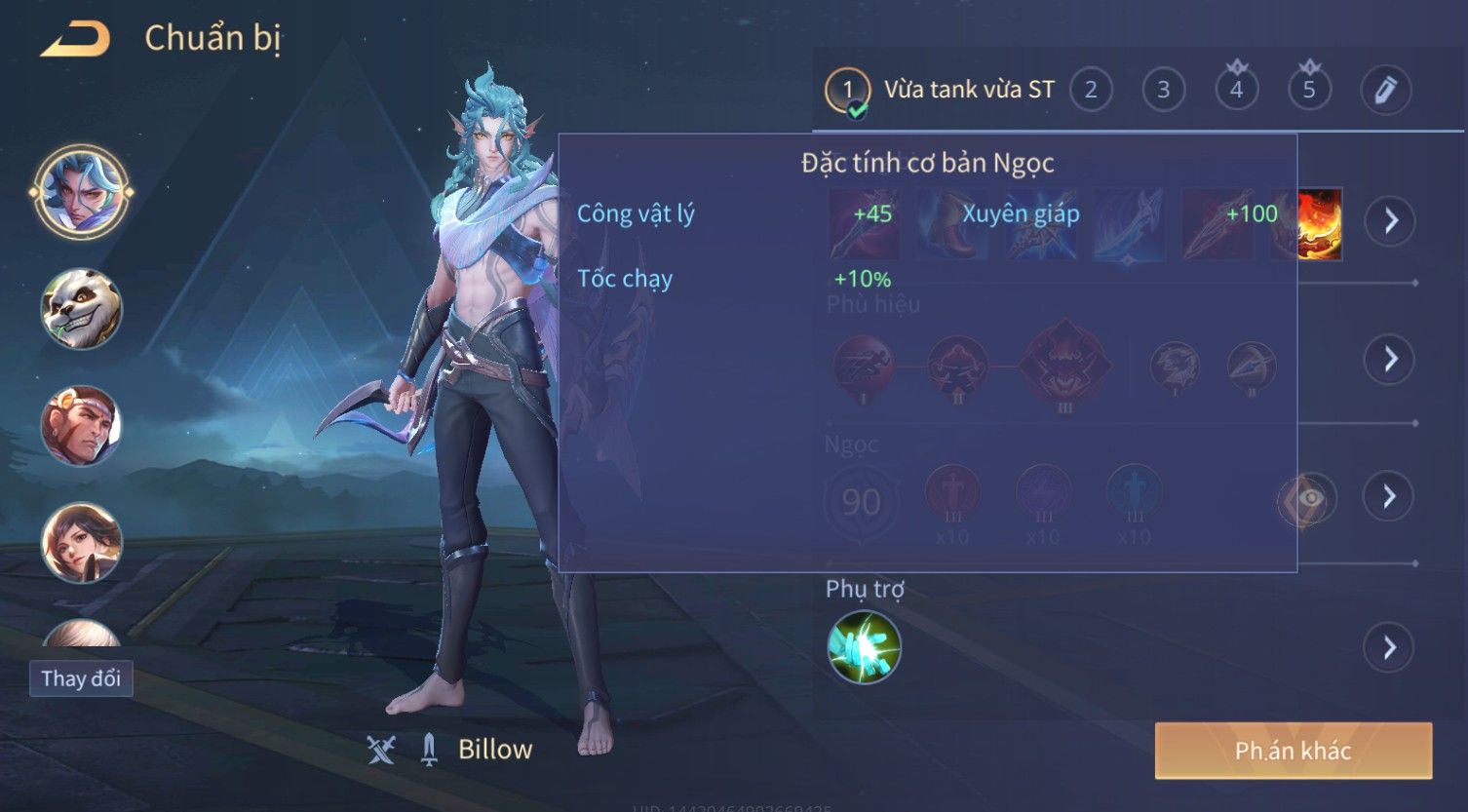Edit preset name with pencil icon

point(1385,91)
